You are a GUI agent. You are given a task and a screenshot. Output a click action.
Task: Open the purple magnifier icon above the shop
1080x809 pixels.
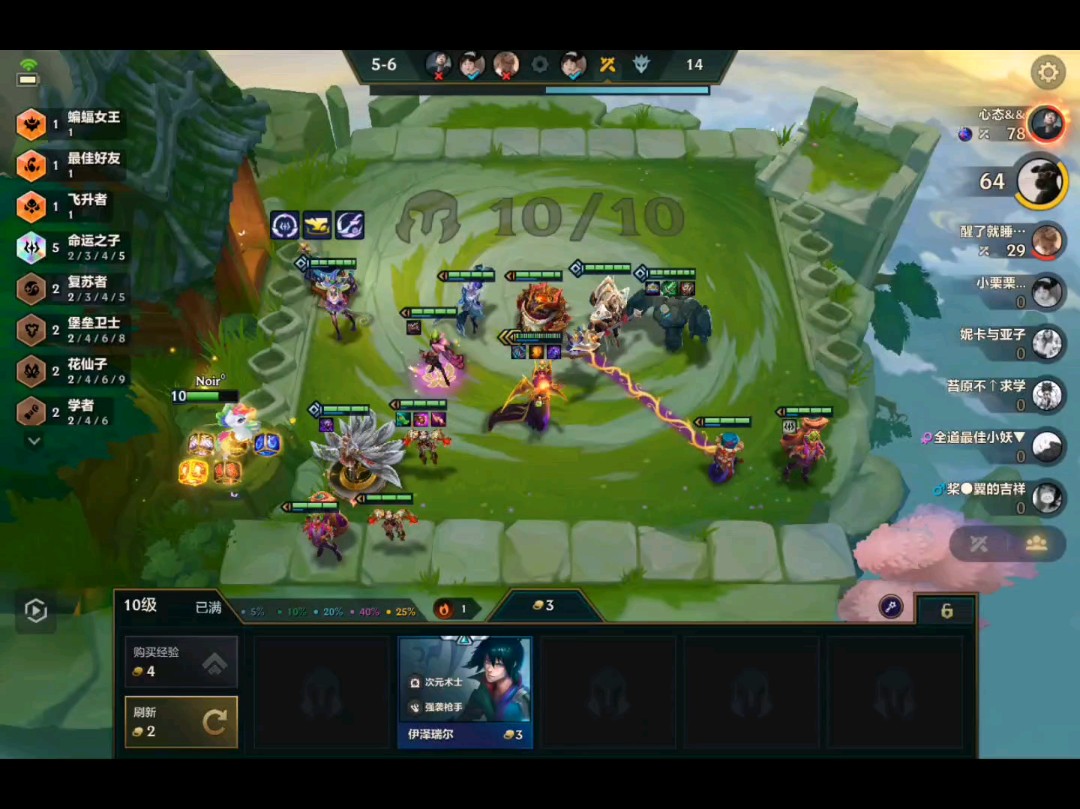pos(891,606)
